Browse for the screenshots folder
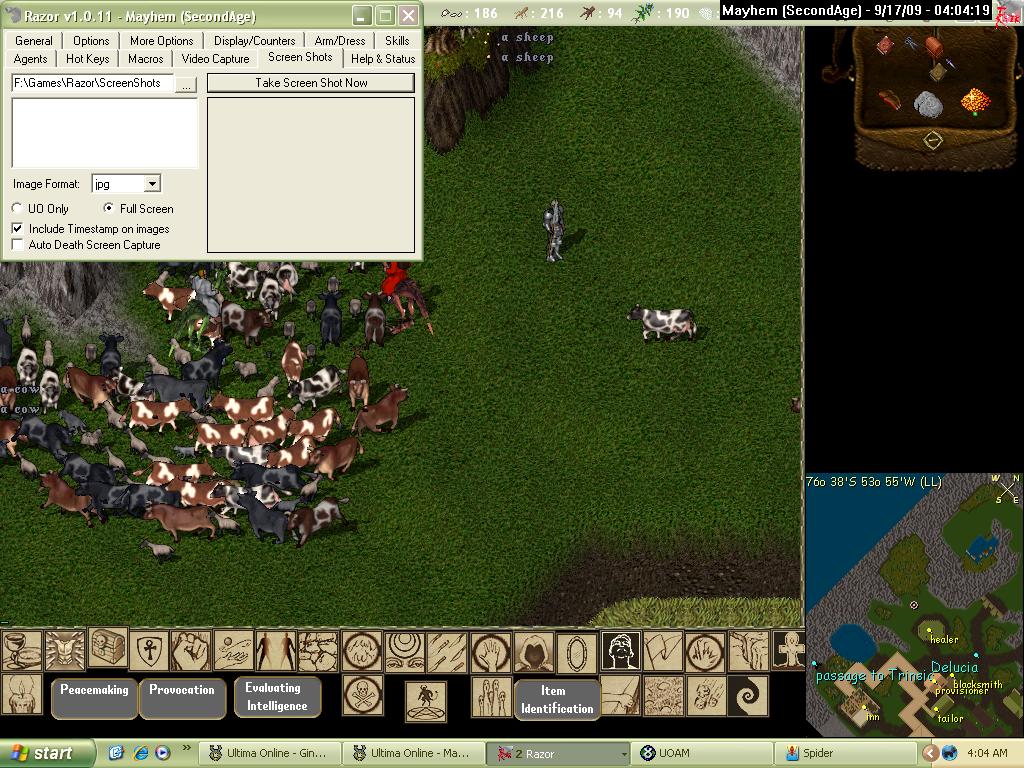Screen dimensions: 1024x768 pyautogui.click(x=186, y=84)
